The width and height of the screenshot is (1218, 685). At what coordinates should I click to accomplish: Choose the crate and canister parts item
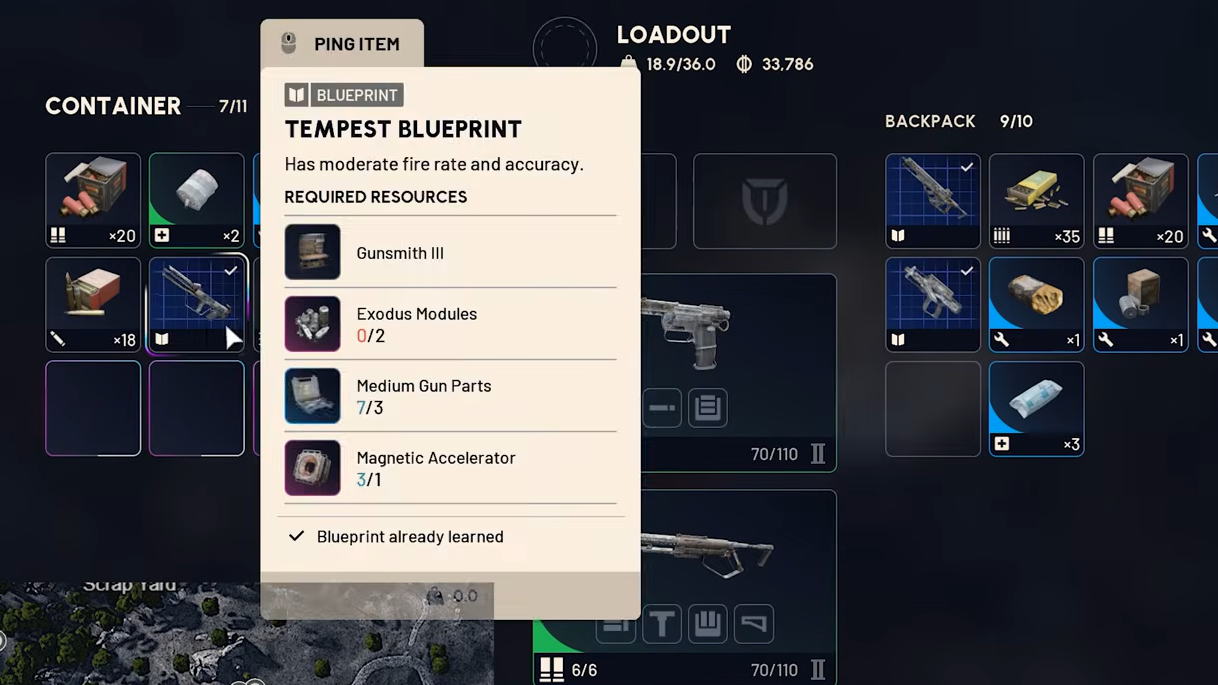pyautogui.click(x=1140, y=304)
